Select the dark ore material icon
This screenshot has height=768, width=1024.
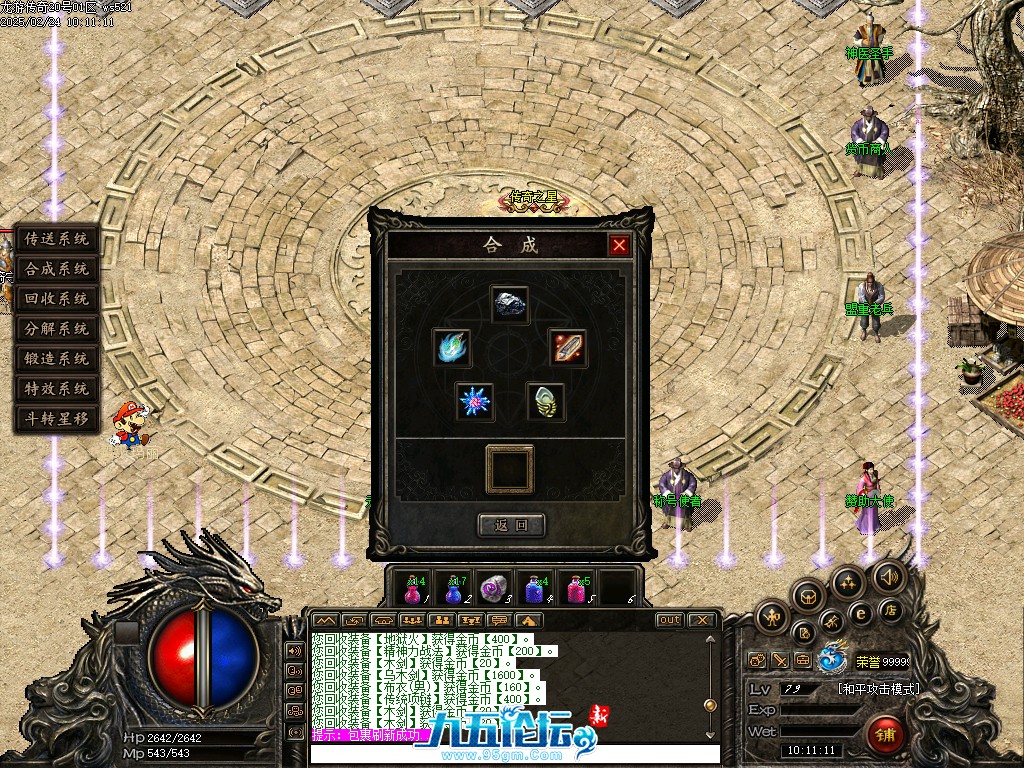[510, 304]
